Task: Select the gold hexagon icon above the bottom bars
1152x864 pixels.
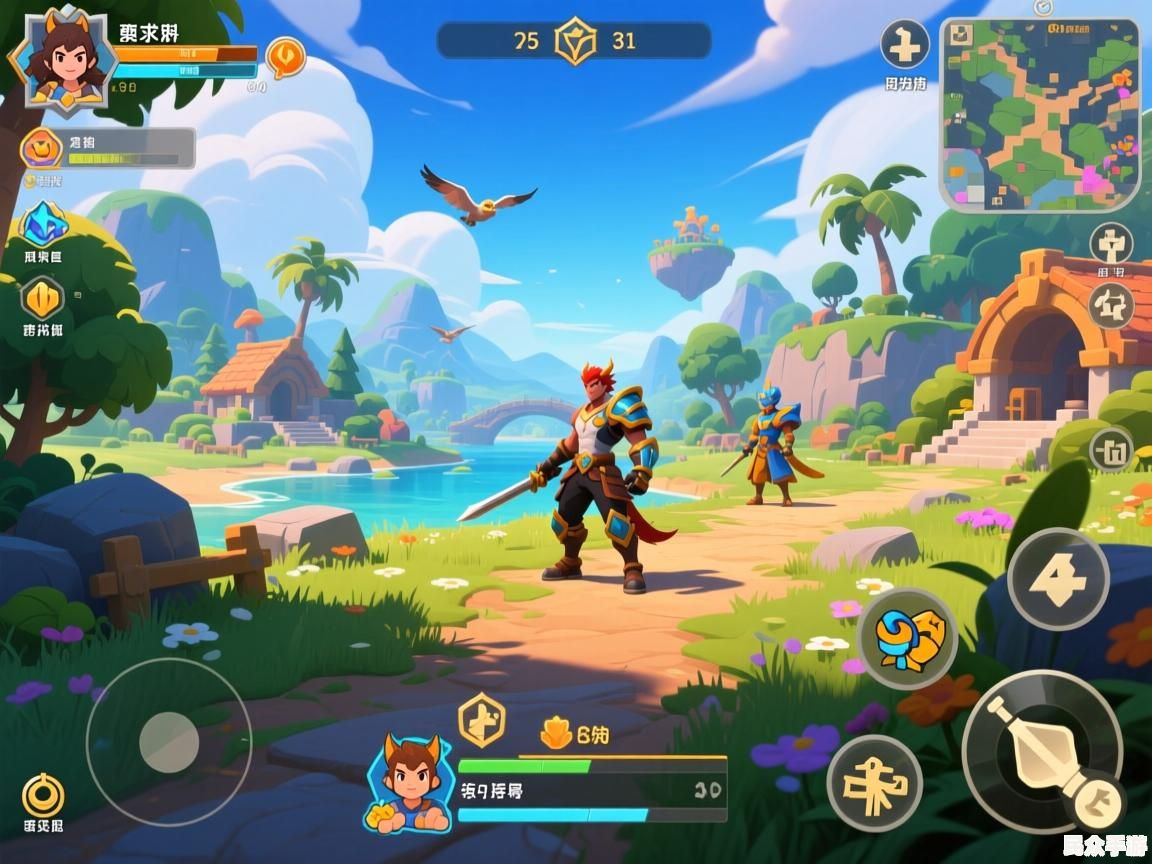Action: coord(481,718)
